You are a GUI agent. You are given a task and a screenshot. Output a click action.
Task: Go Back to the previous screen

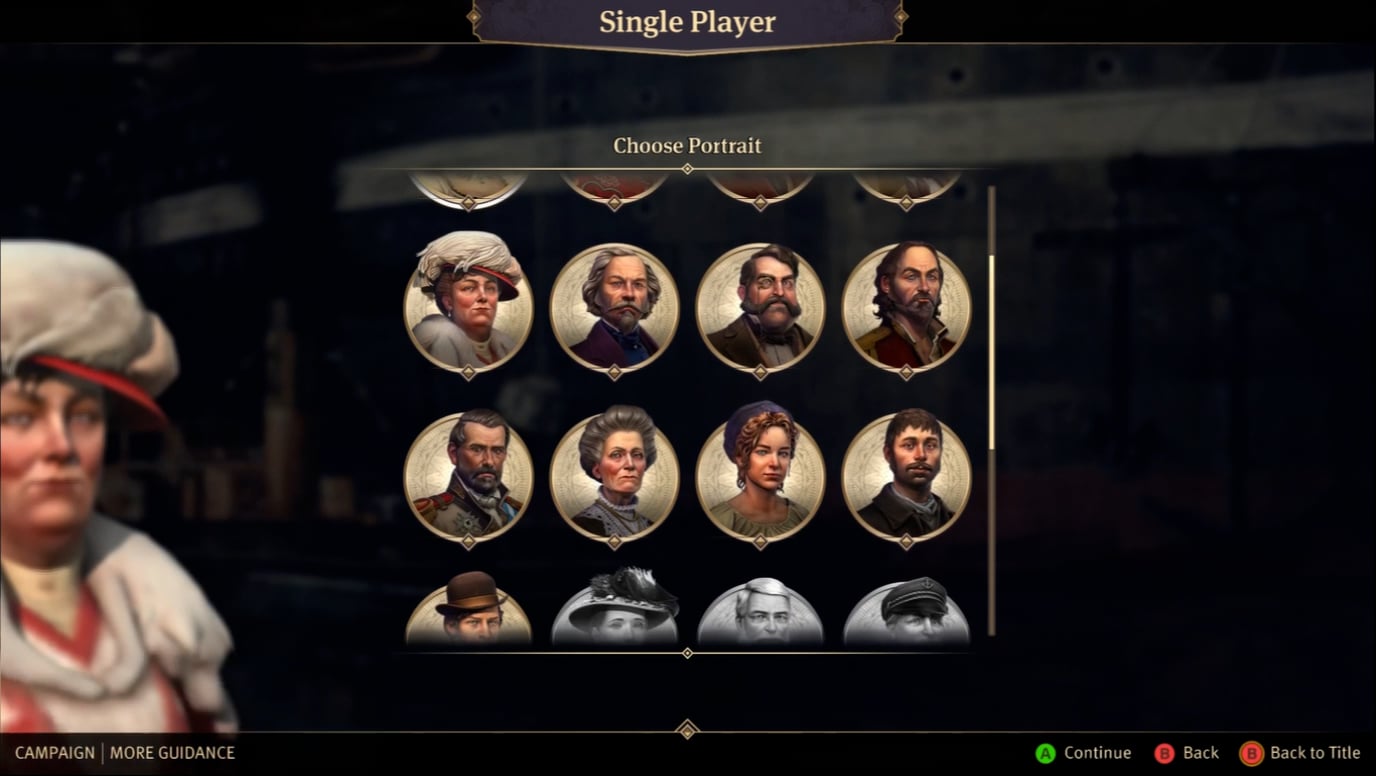click(1187, 753)
